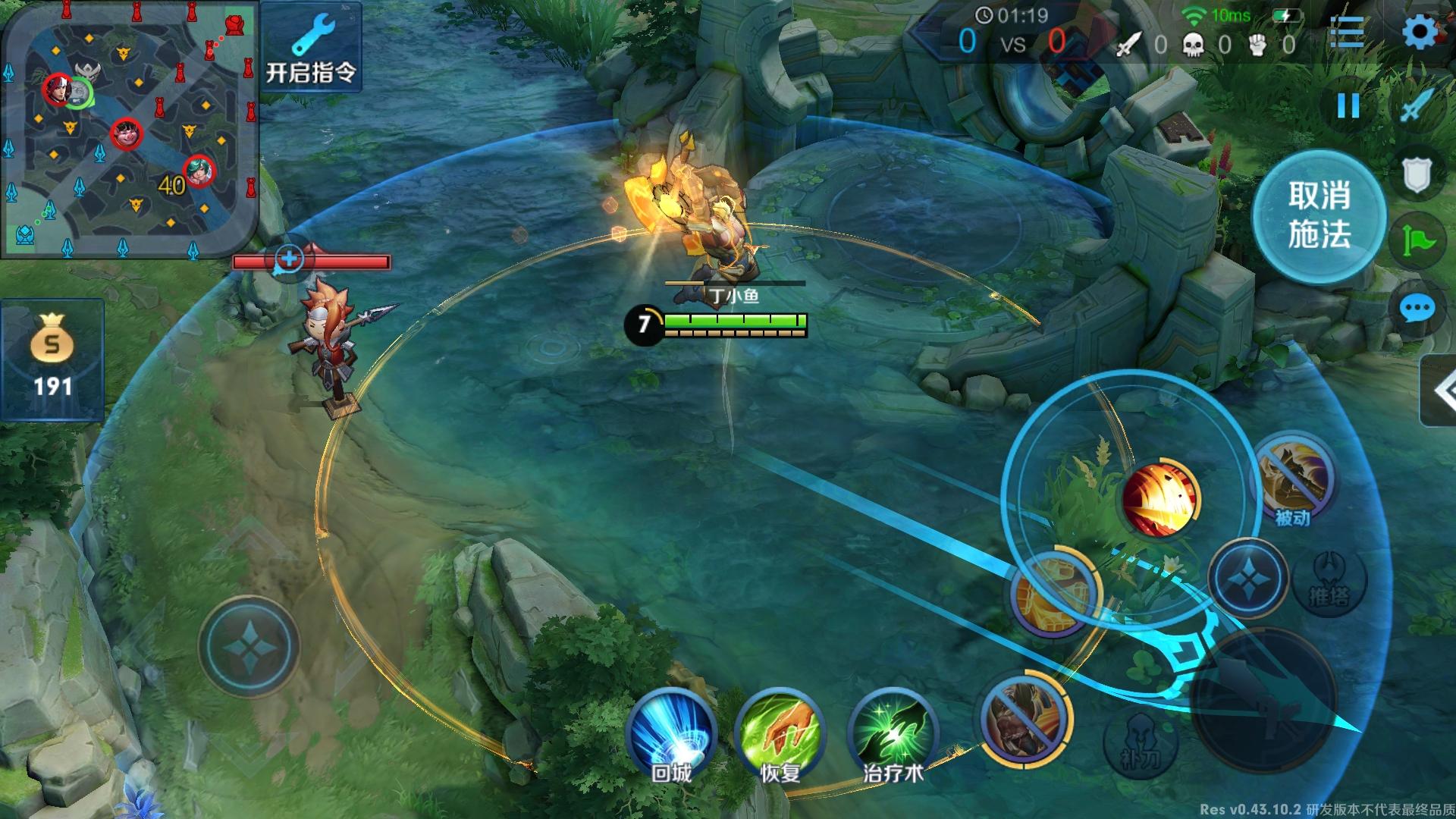Viewport: 1456px width, 819px height.
Task: Click the shield signal icon
Action: (1416, 175)
